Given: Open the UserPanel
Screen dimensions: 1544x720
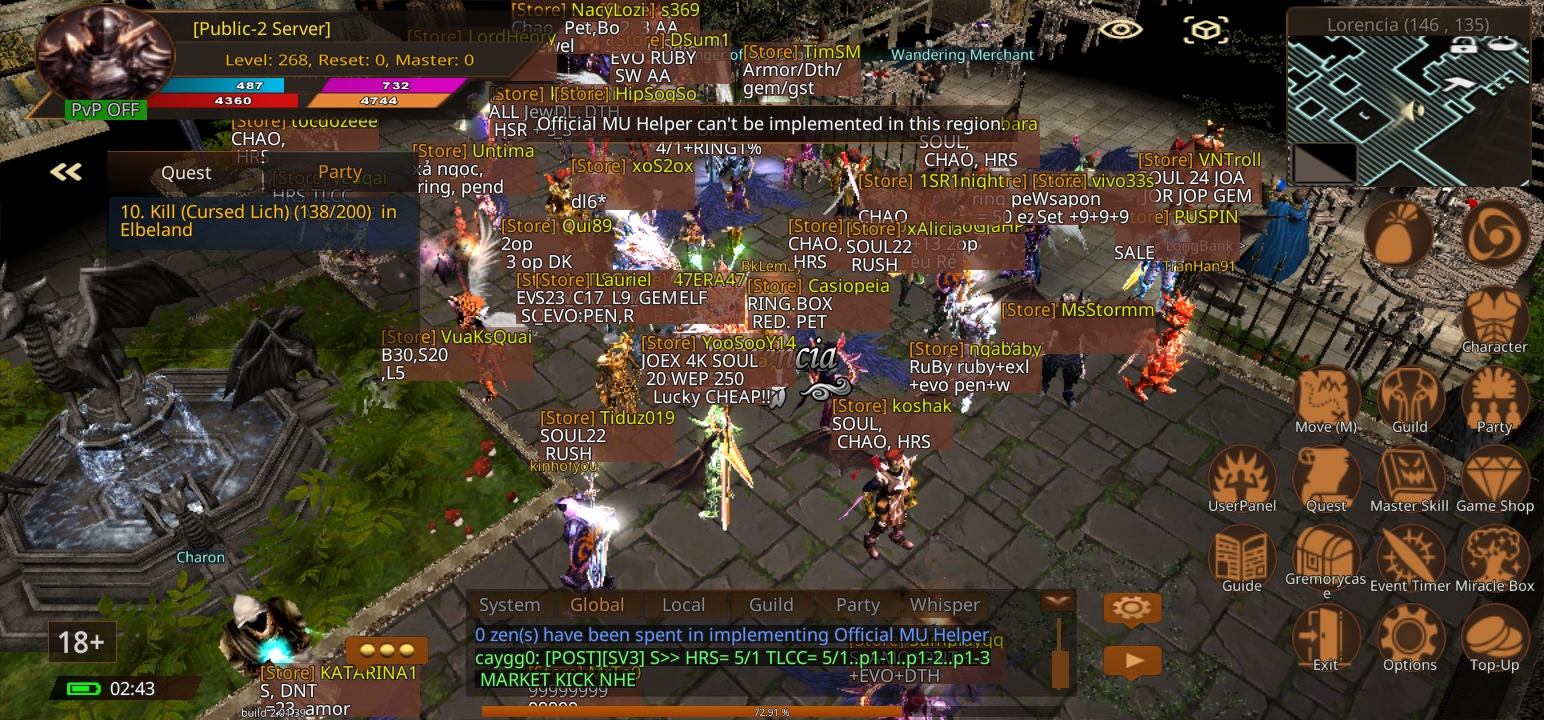Looking at the screenshot, I should click(1242, 476).
